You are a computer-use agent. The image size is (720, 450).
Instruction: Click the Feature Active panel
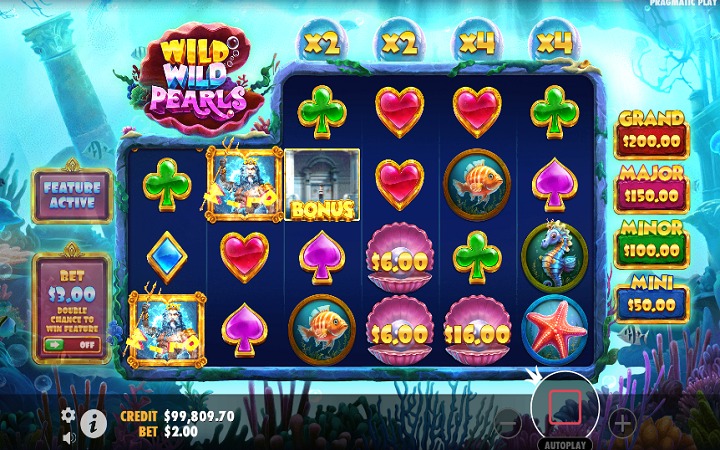pyautogui.click(x=72, y=195)
